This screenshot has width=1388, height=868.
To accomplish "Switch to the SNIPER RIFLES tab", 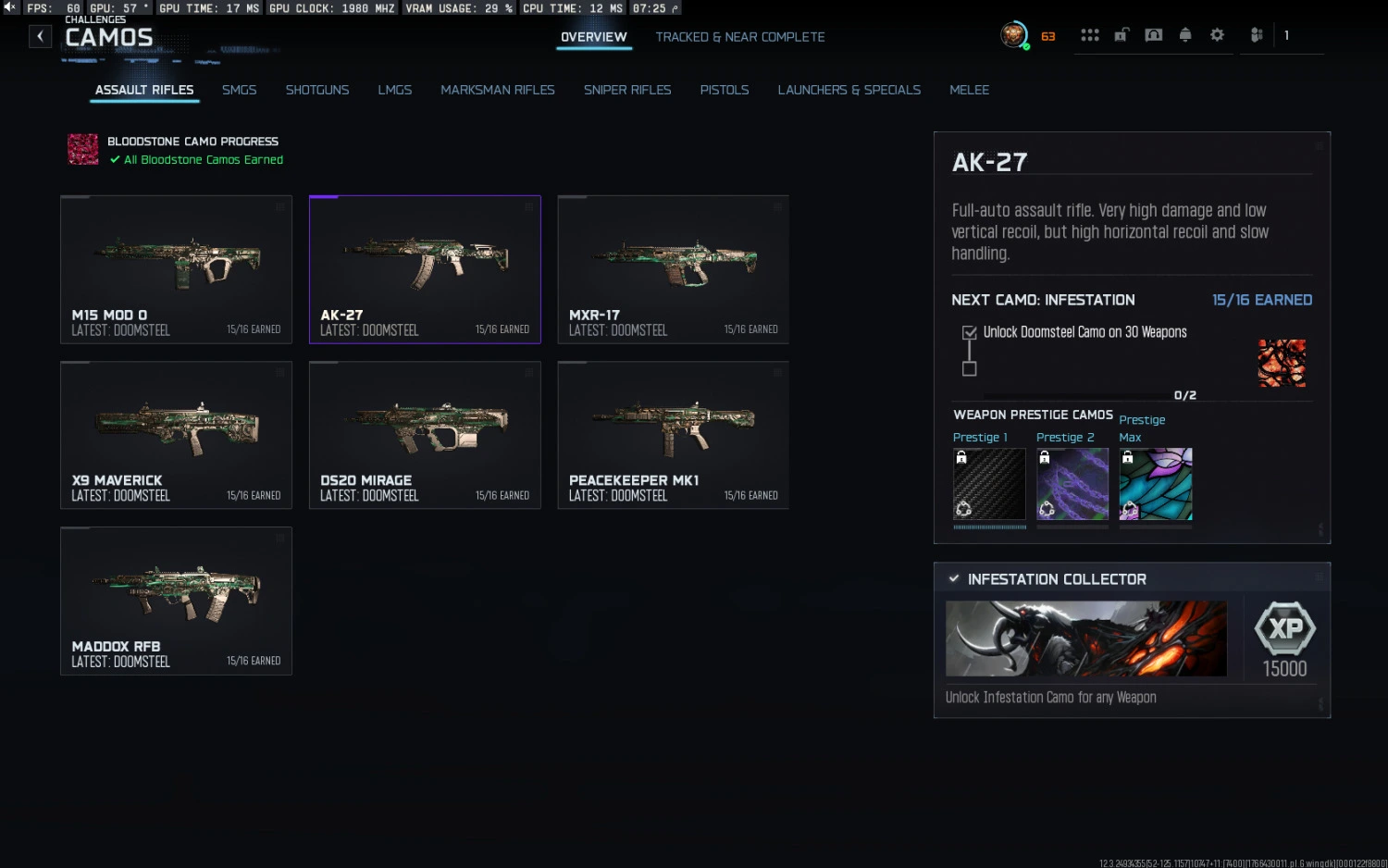I will (627, 90).
